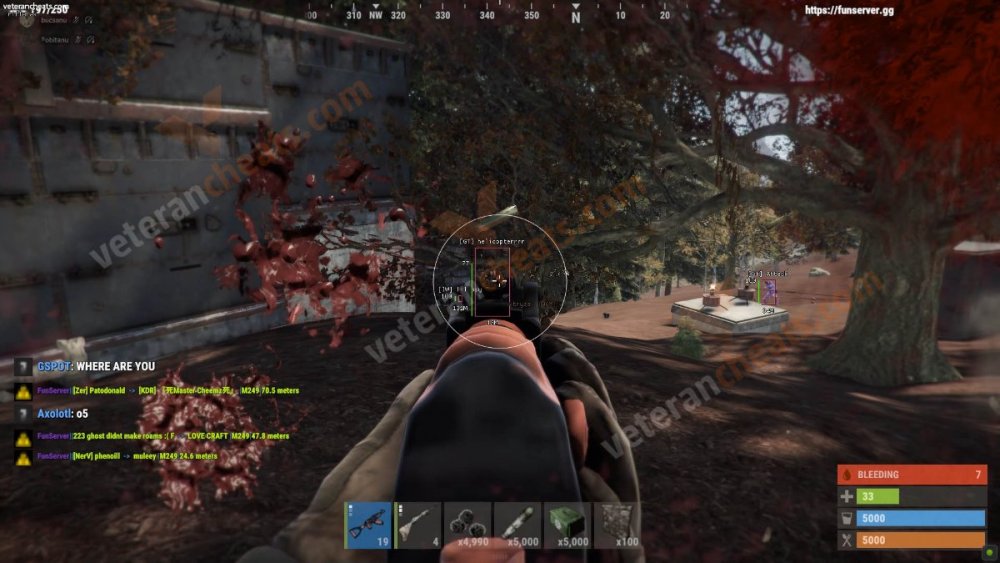
Task: Pick the green box hotbar slot
Action: click(x=568, y=525)
